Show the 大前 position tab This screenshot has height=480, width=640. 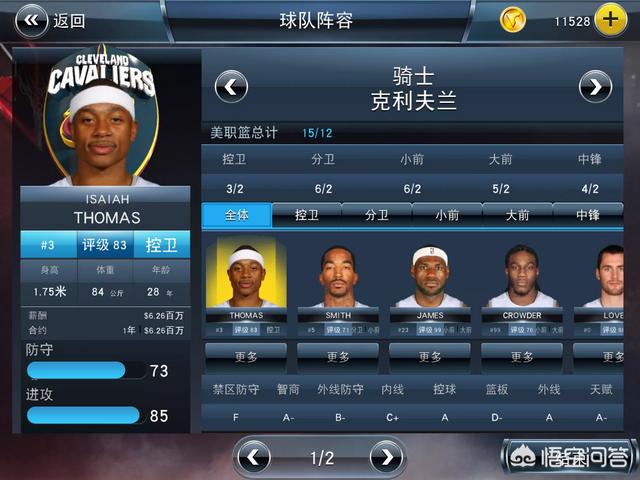[x=517, y=214]
